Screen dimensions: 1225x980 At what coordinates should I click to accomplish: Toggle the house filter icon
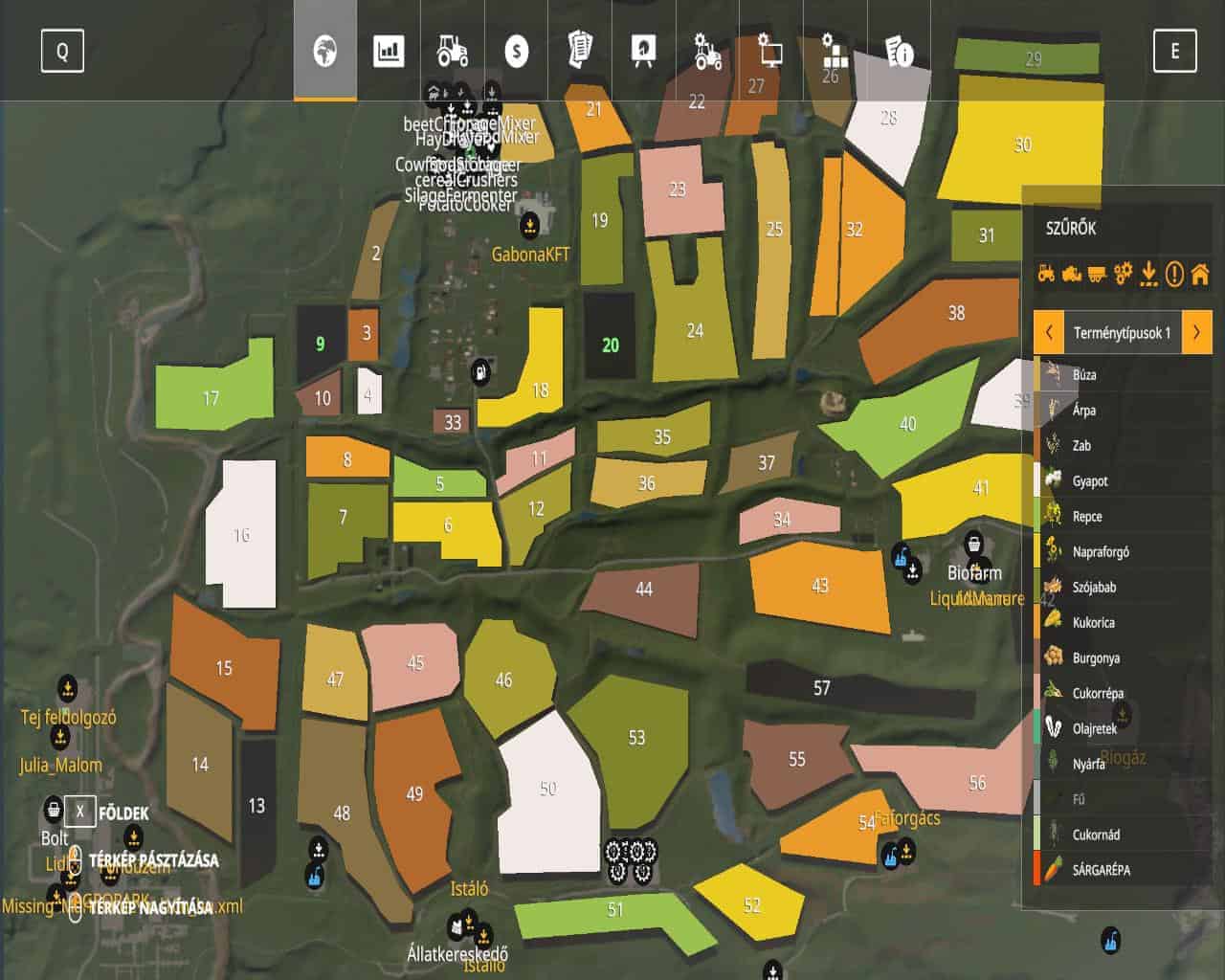tap(1199, 275)
